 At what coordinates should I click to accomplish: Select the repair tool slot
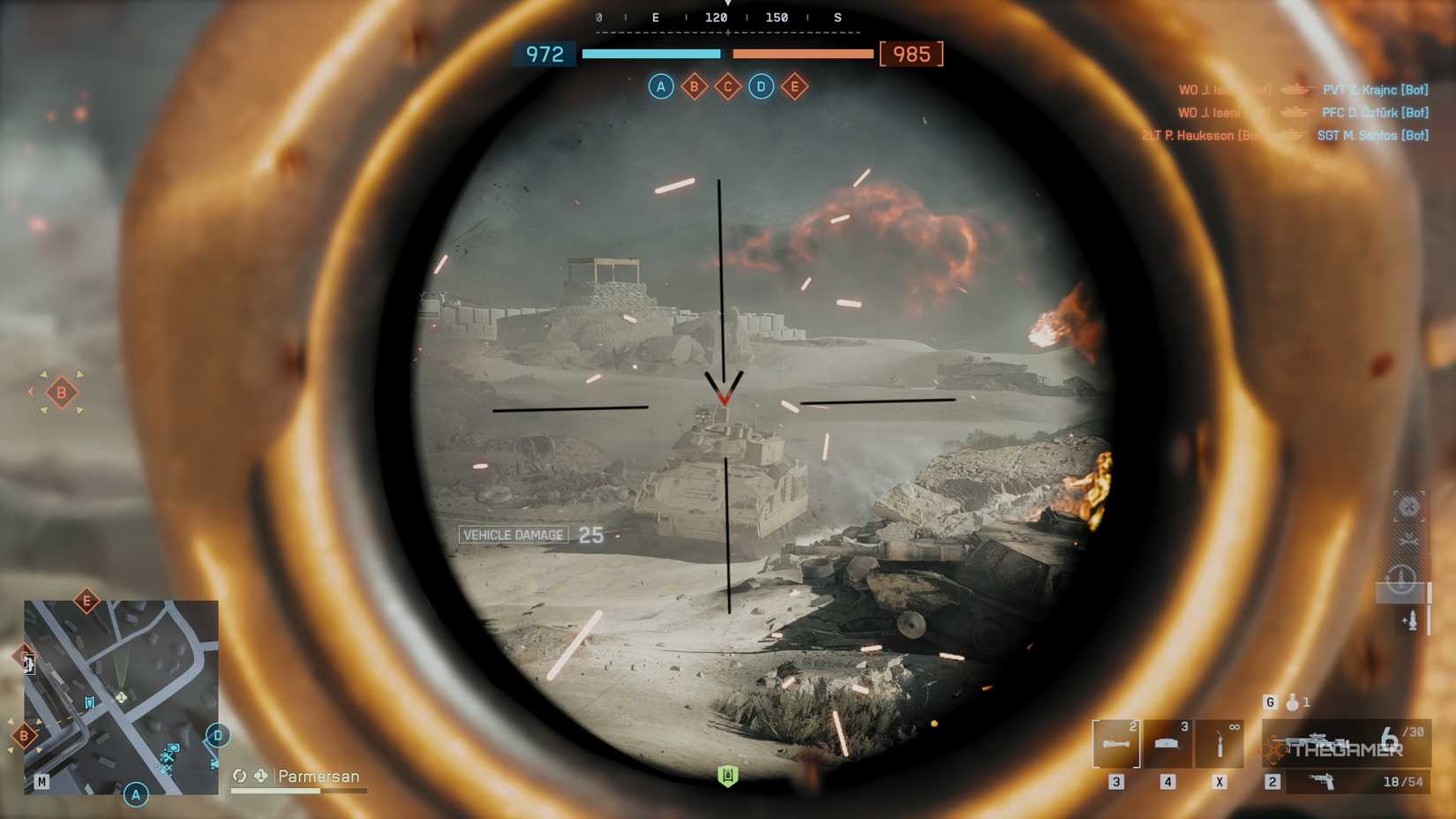click(x=1220, y=743)
